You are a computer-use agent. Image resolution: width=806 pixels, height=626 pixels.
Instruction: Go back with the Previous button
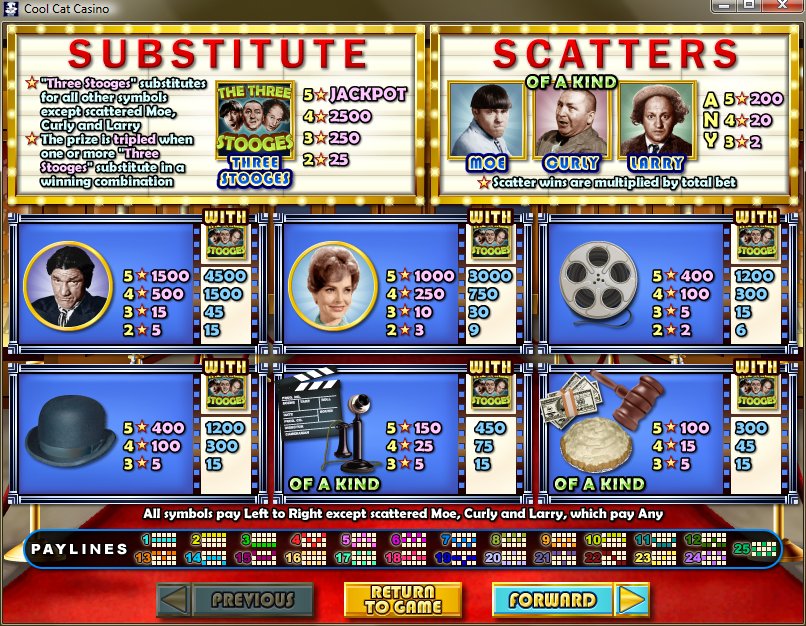[x=235, y=600]
